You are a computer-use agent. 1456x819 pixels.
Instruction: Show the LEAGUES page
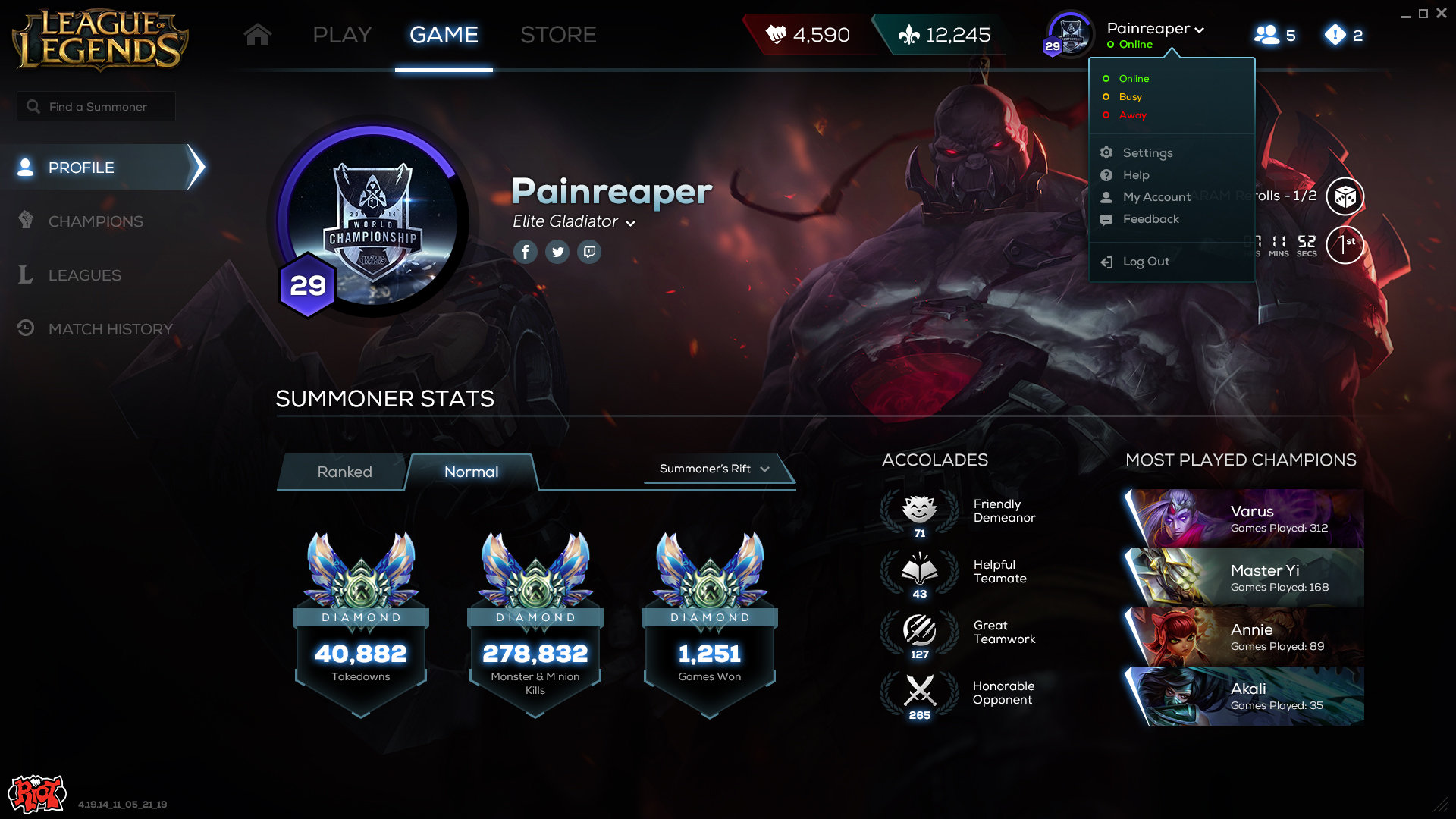tap(84, 275)
